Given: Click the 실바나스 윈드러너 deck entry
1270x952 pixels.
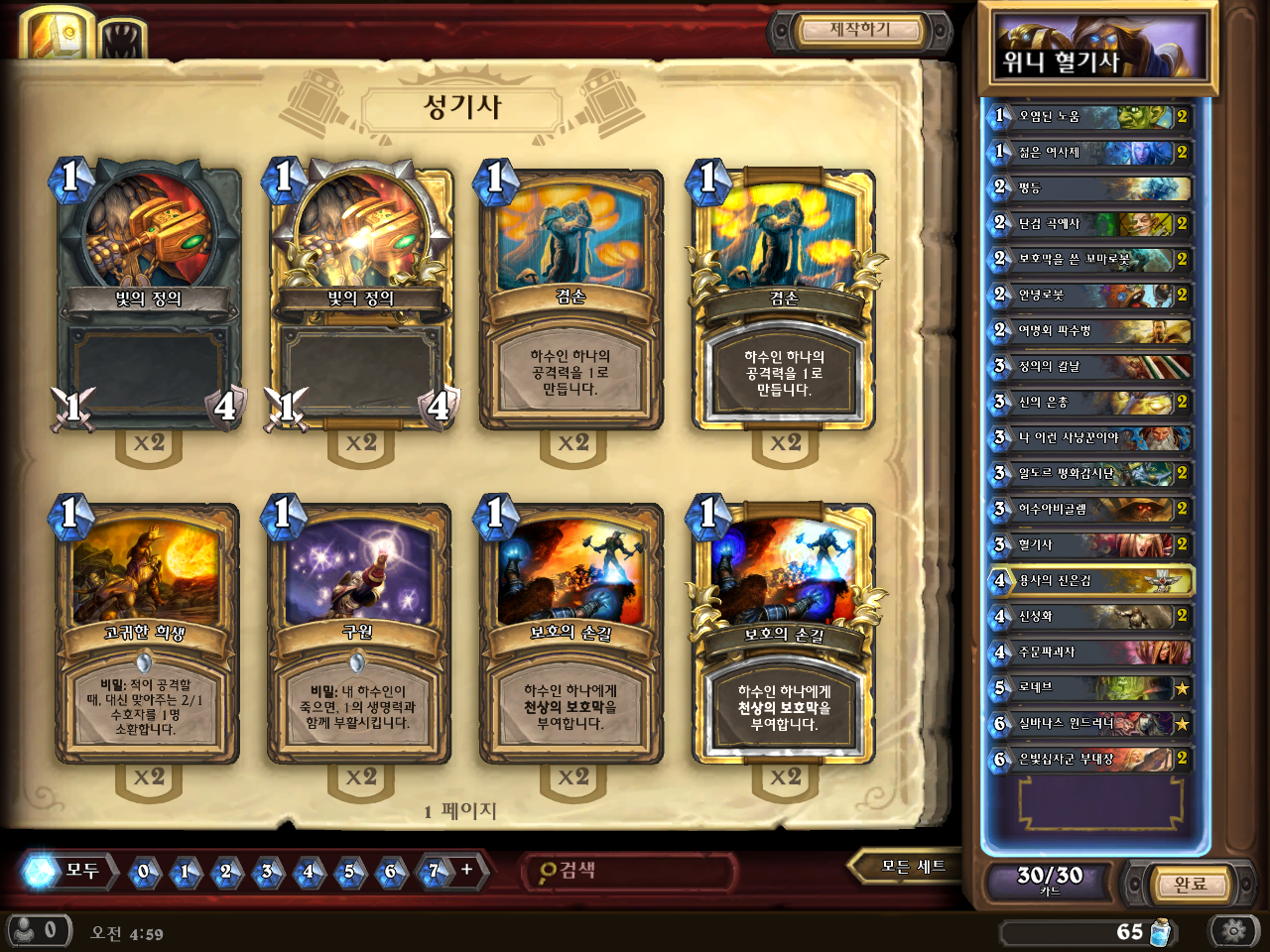Looking at the screenshot, I should (x=1091, y=723).
